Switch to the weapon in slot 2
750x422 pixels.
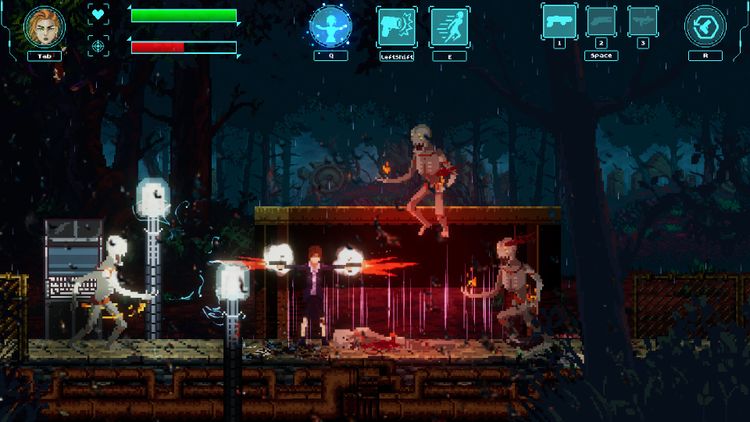[601, 20]
